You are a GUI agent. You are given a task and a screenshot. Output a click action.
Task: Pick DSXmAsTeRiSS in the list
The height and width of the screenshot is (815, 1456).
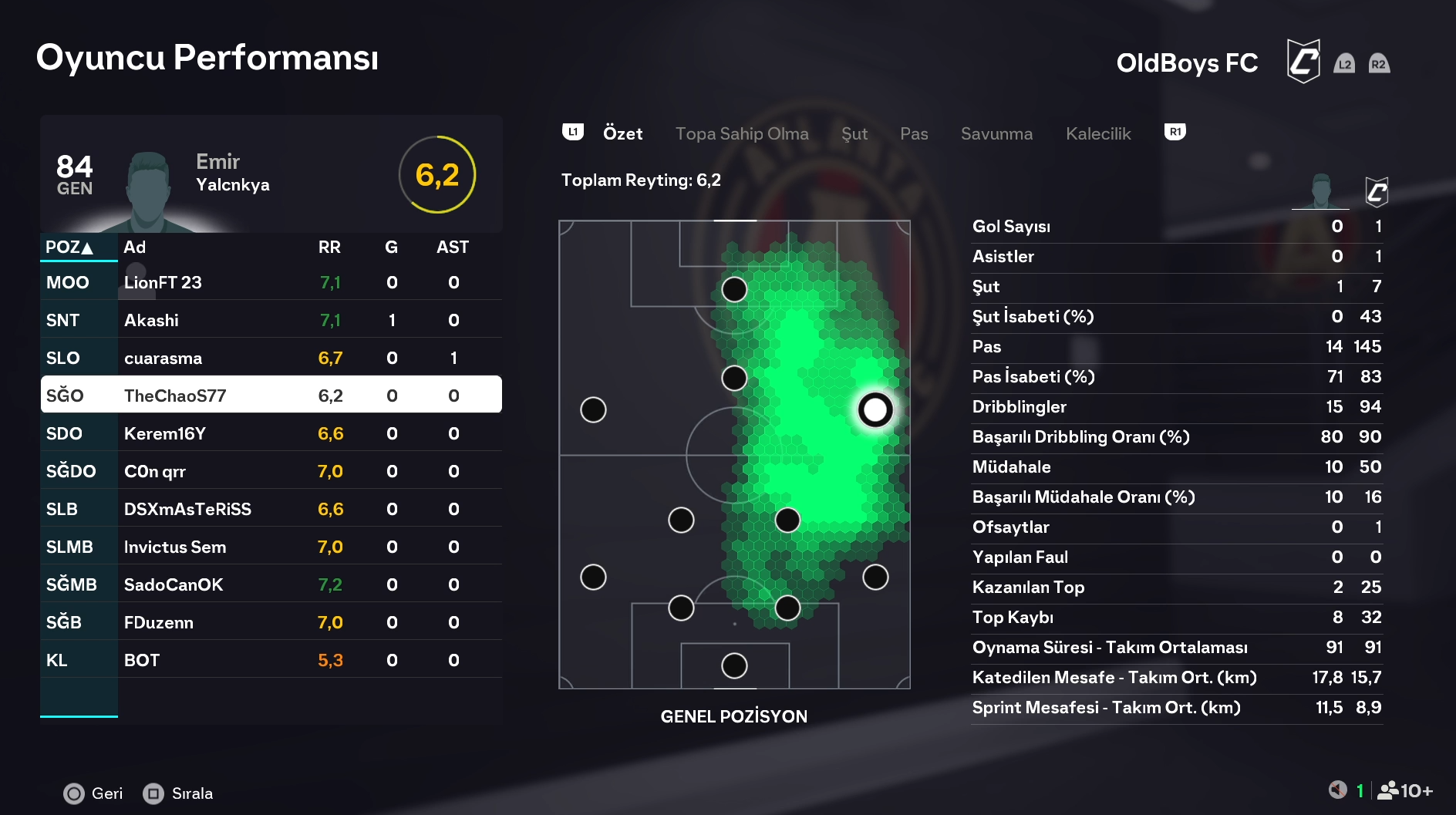coord(271,509)
